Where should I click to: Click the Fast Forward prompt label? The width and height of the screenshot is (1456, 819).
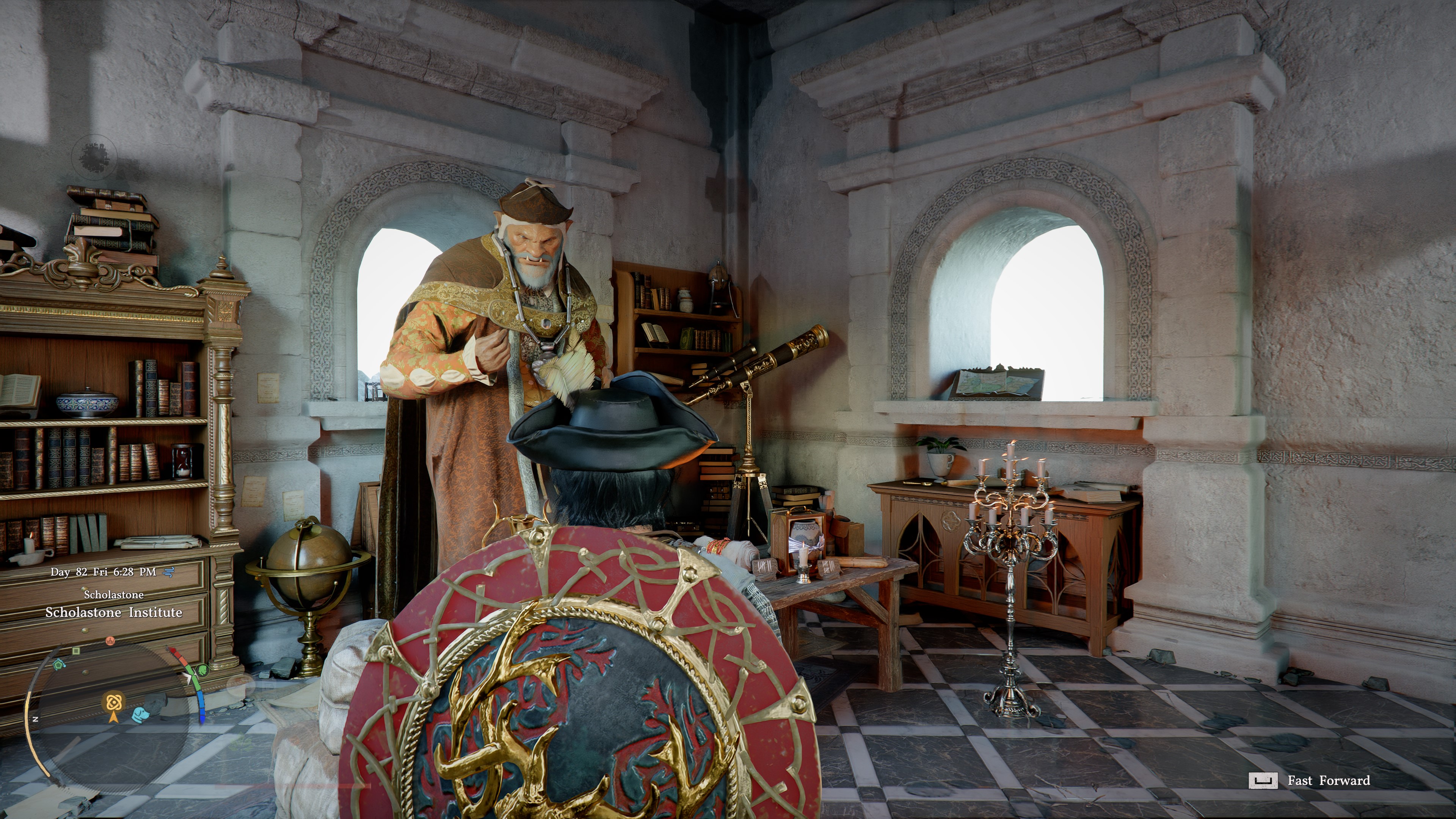pos(1328,781)
